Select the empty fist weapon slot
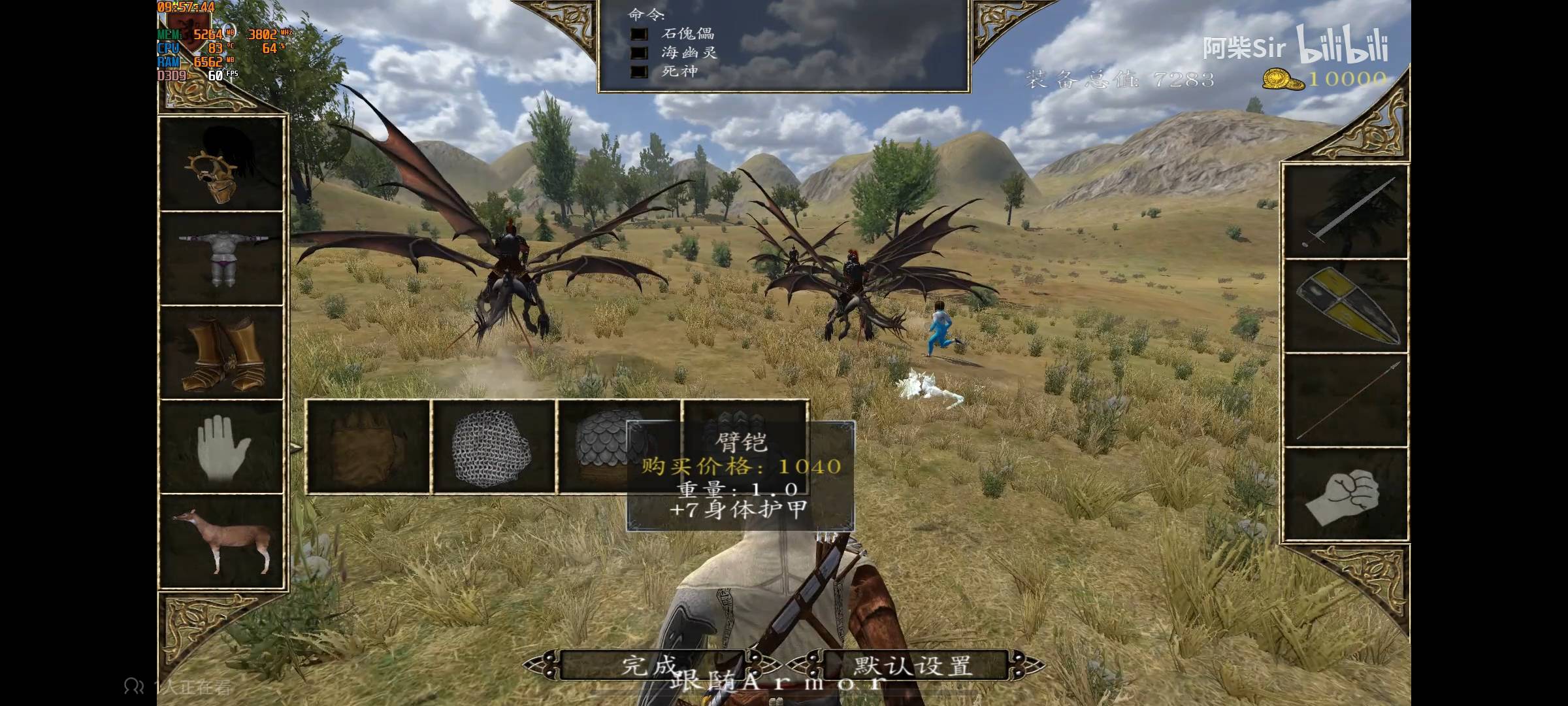Screen dimensions: 1568x706 tap(1346, 495)
